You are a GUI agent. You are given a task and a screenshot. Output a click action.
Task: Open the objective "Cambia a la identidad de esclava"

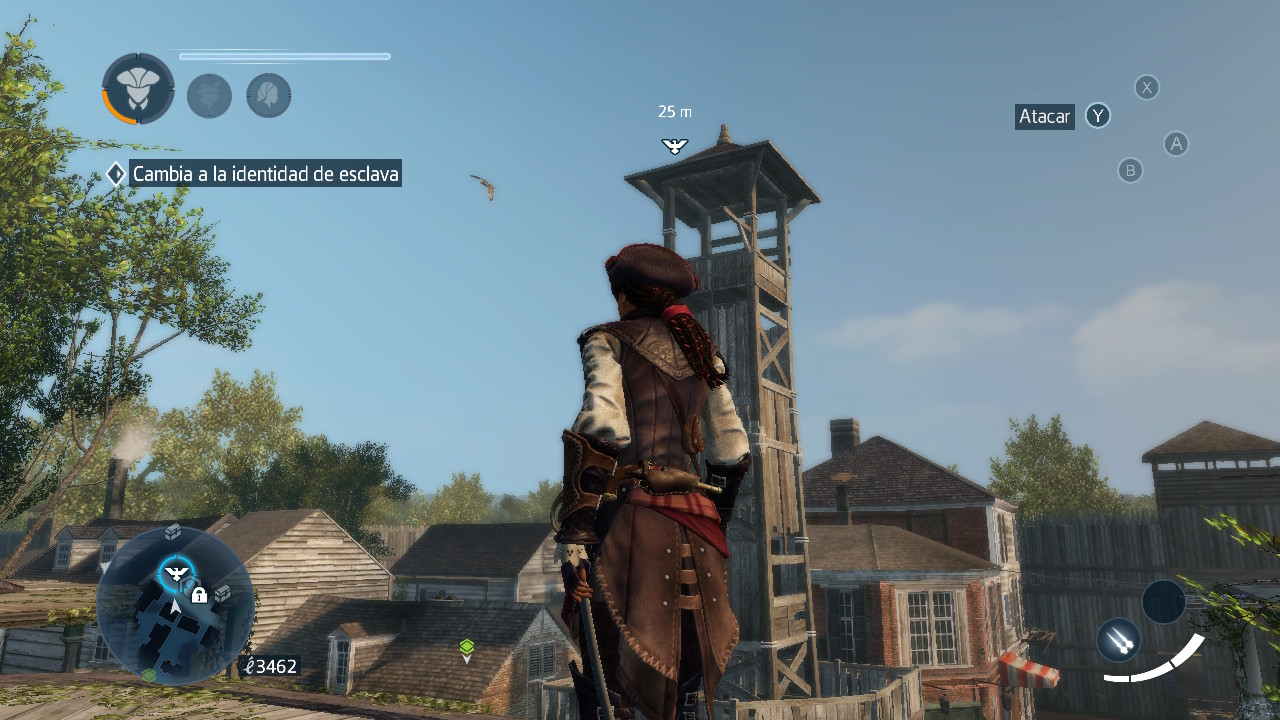click(x=265, y=174)
